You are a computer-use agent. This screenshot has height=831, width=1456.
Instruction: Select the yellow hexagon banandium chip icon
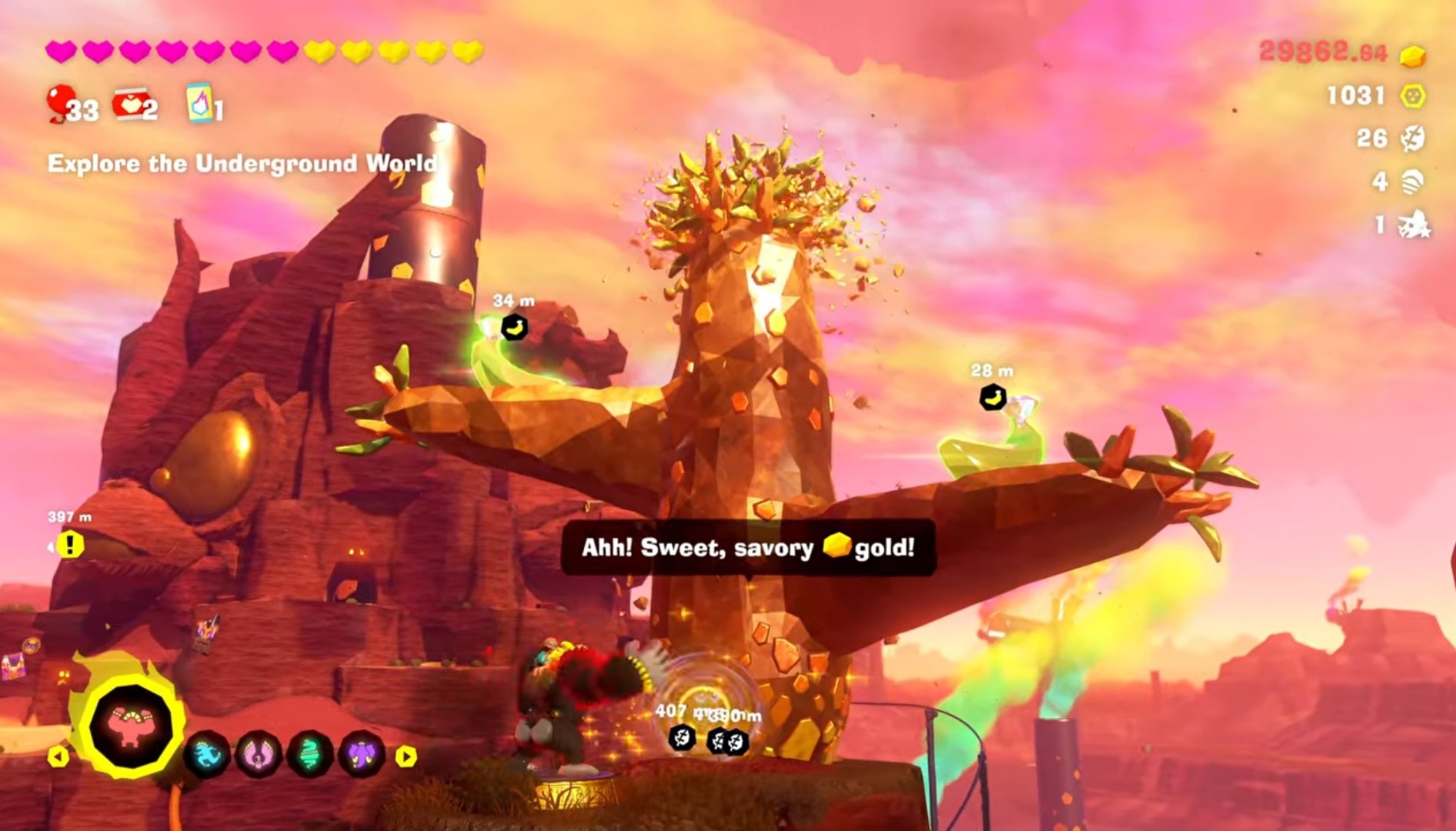coord(1412,95)
